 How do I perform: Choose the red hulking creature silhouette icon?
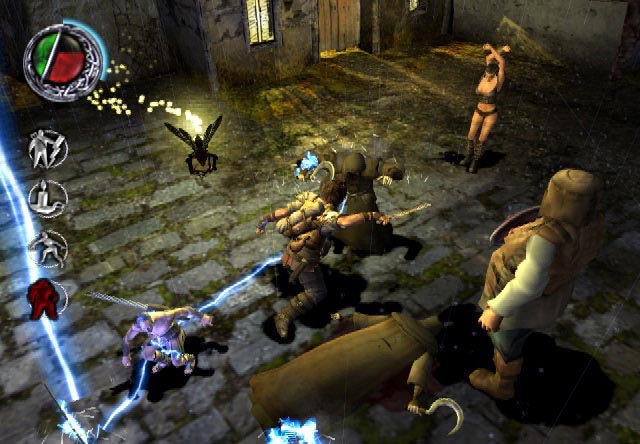pyautogui.click(x=45, y=299)
